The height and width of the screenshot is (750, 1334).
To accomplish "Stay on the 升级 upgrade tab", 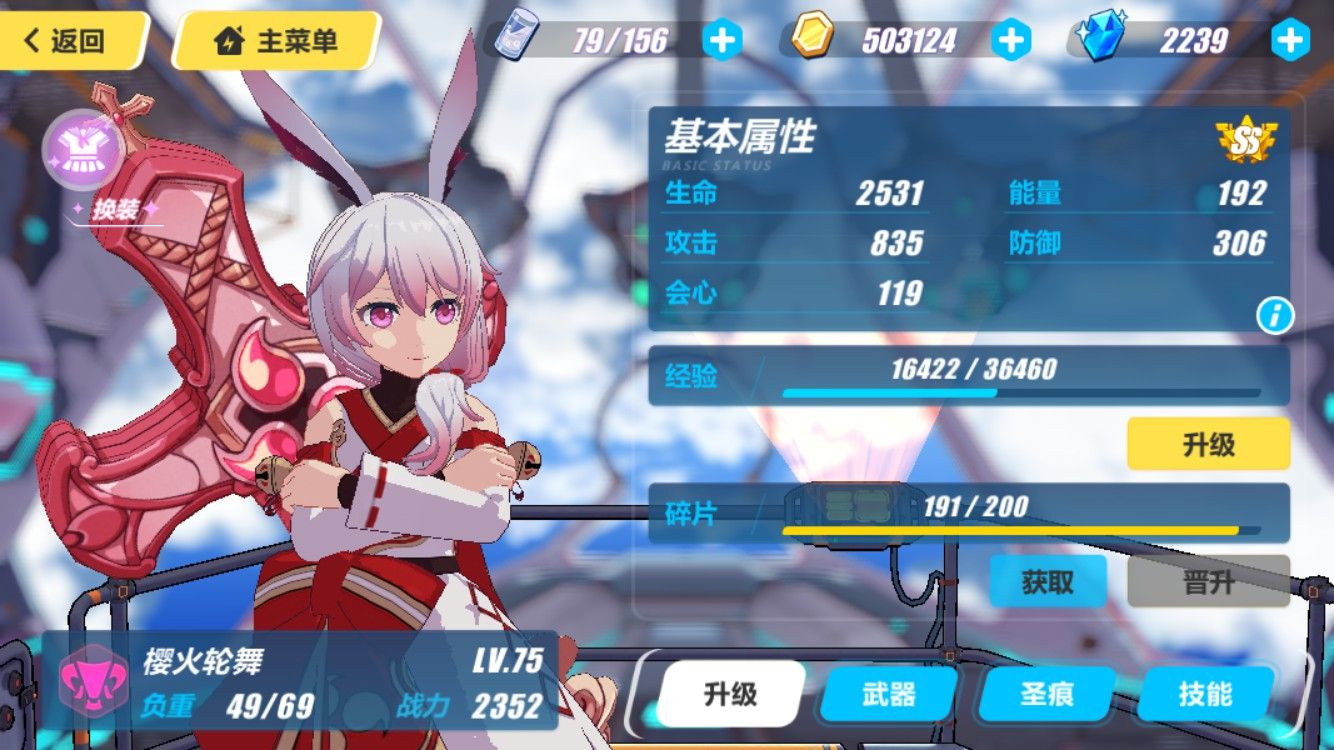I will click(730, 691).
